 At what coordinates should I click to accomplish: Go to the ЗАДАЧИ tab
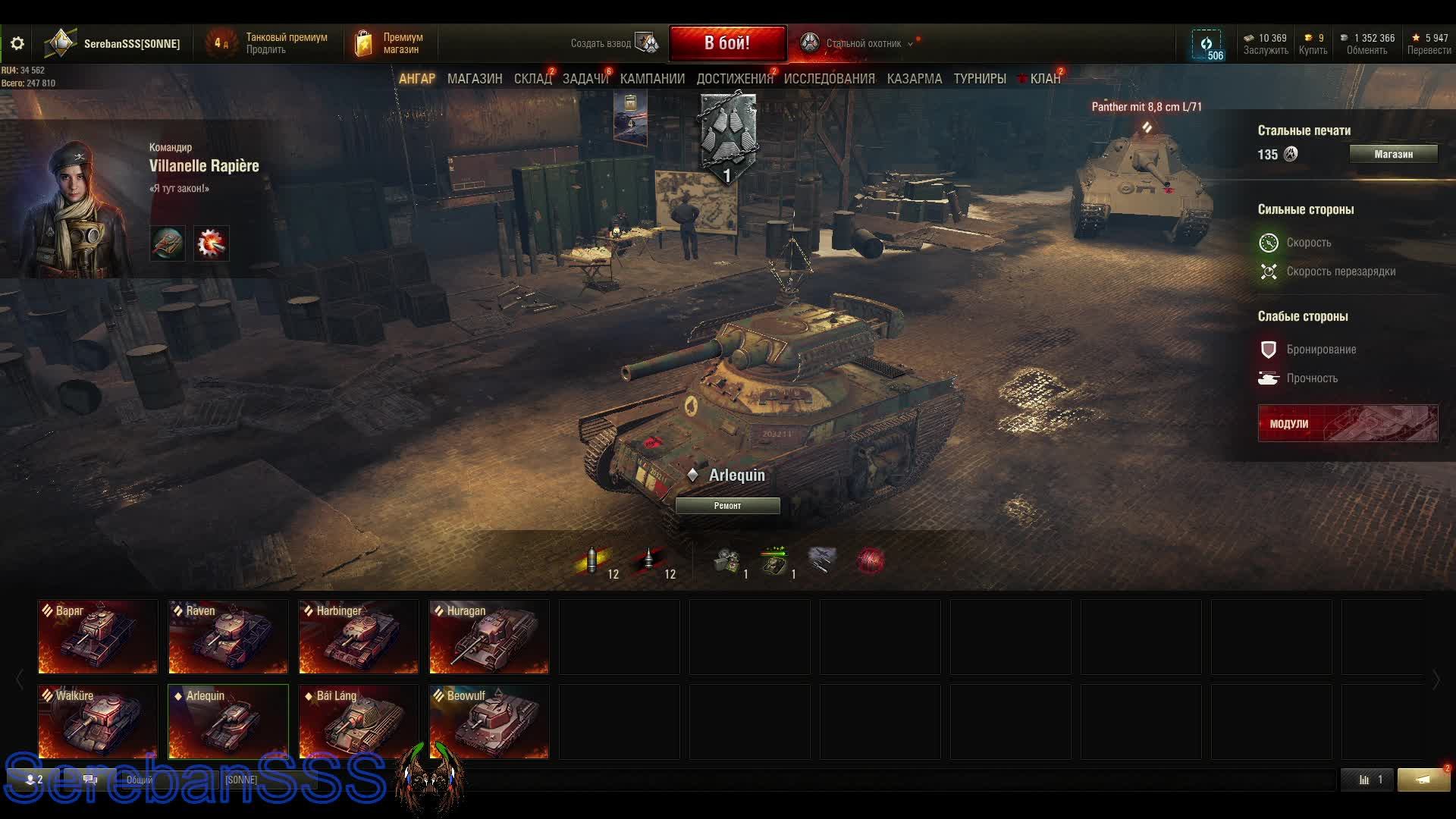coord(585,79)
